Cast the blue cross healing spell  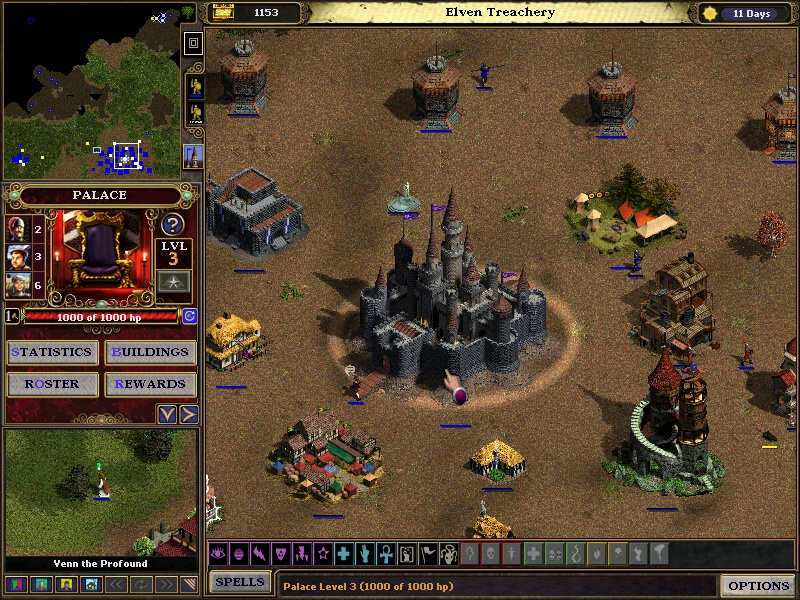click(343, 553)
